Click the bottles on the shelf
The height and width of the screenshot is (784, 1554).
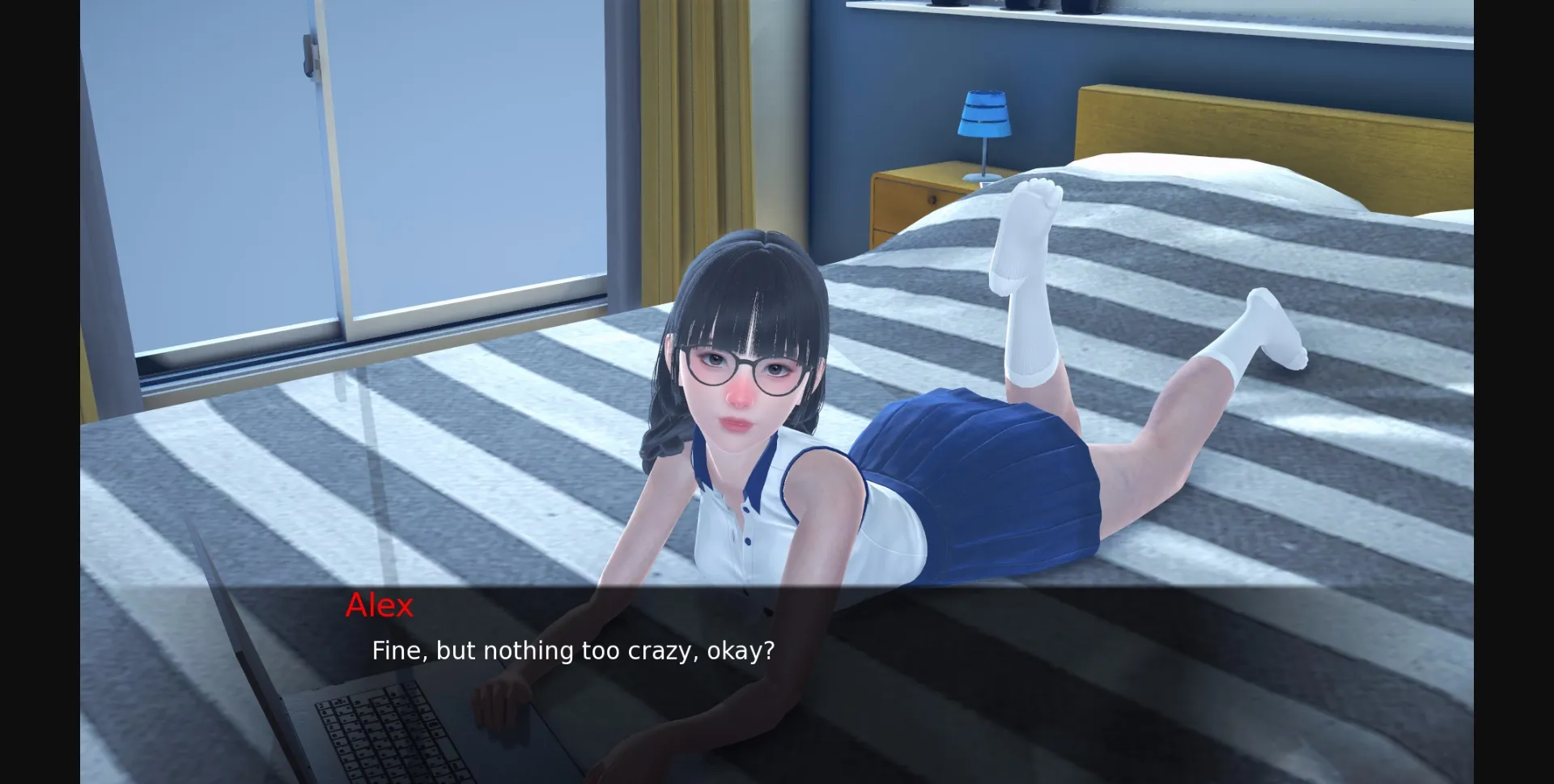(x=1076, y=8)
